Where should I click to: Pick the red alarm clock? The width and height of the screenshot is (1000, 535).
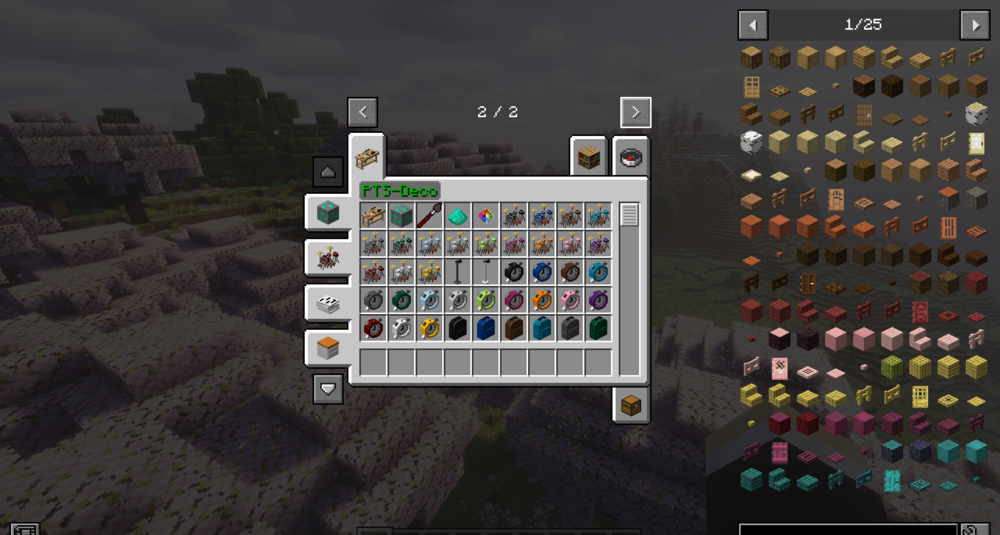pos(374,328)
